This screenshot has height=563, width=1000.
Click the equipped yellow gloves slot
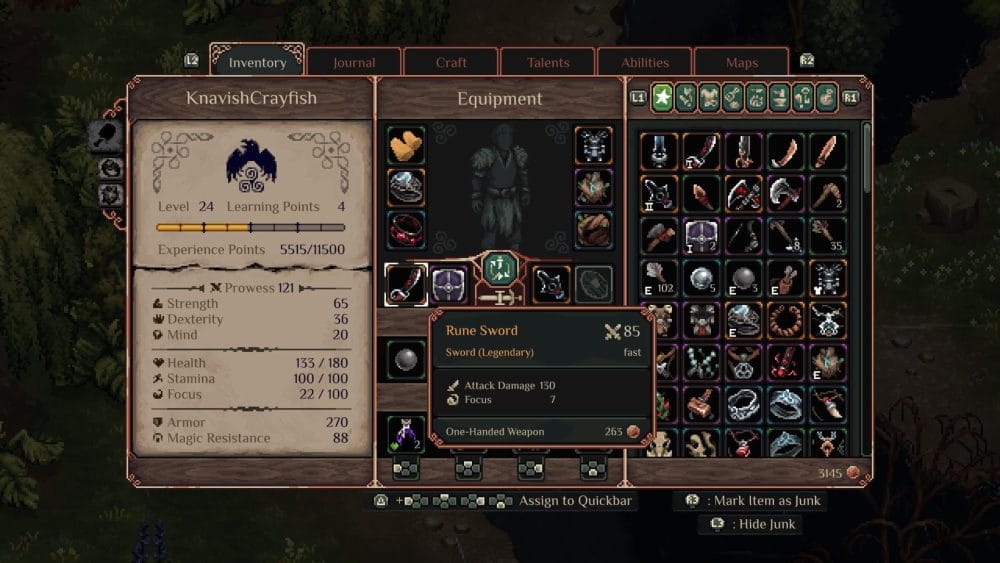point(406,146)
